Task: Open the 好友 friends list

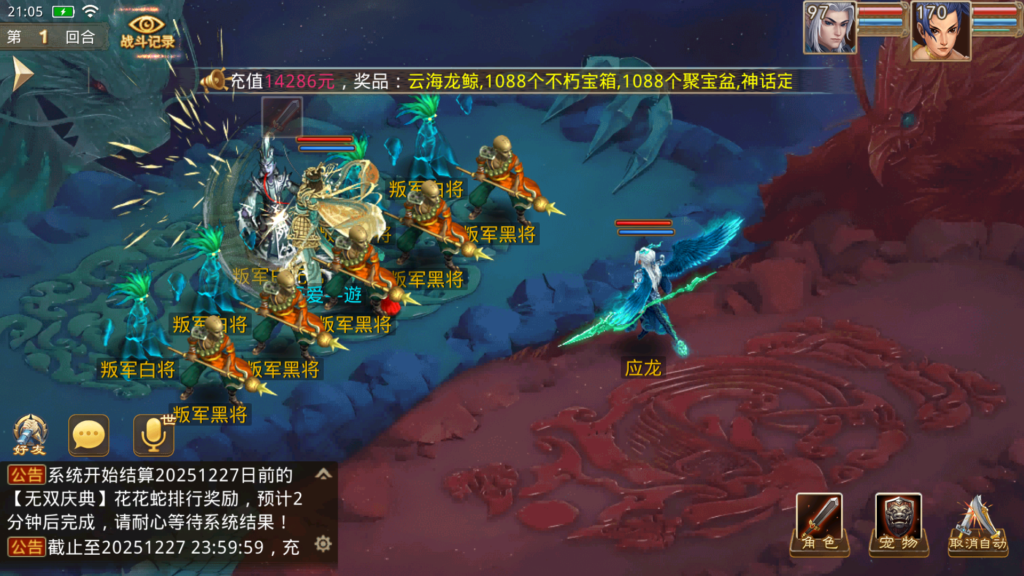Action: point(29,436)
